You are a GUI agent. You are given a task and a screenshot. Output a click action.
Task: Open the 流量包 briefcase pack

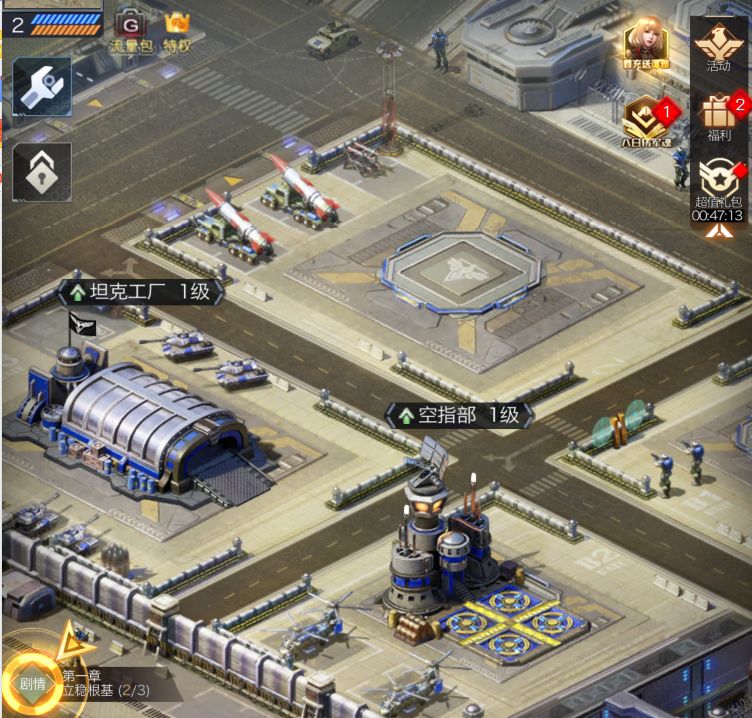pyautogui.click(x=130, y=30)
